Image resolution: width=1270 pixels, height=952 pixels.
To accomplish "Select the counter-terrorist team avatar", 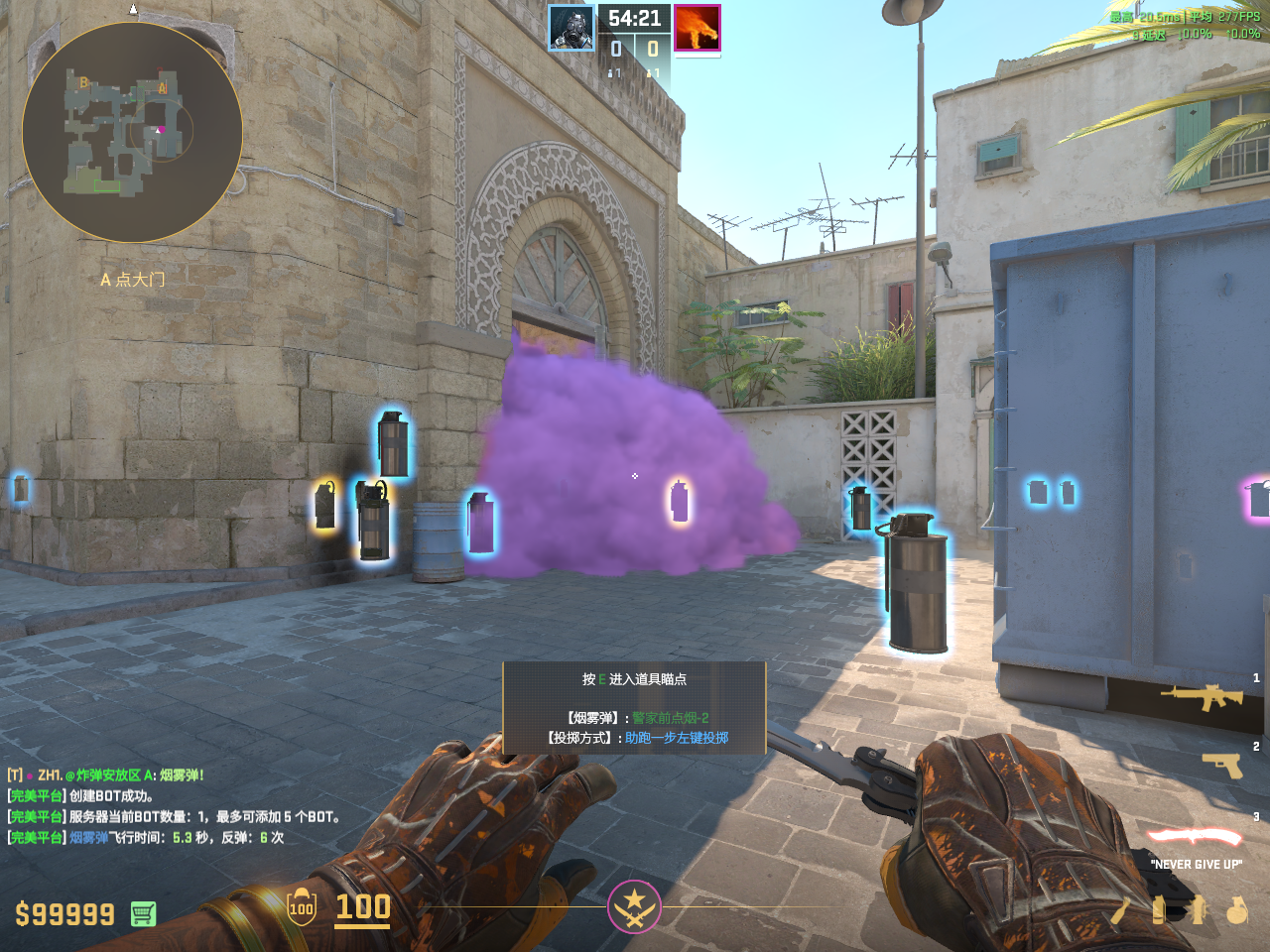I will (x=571, y=28).
